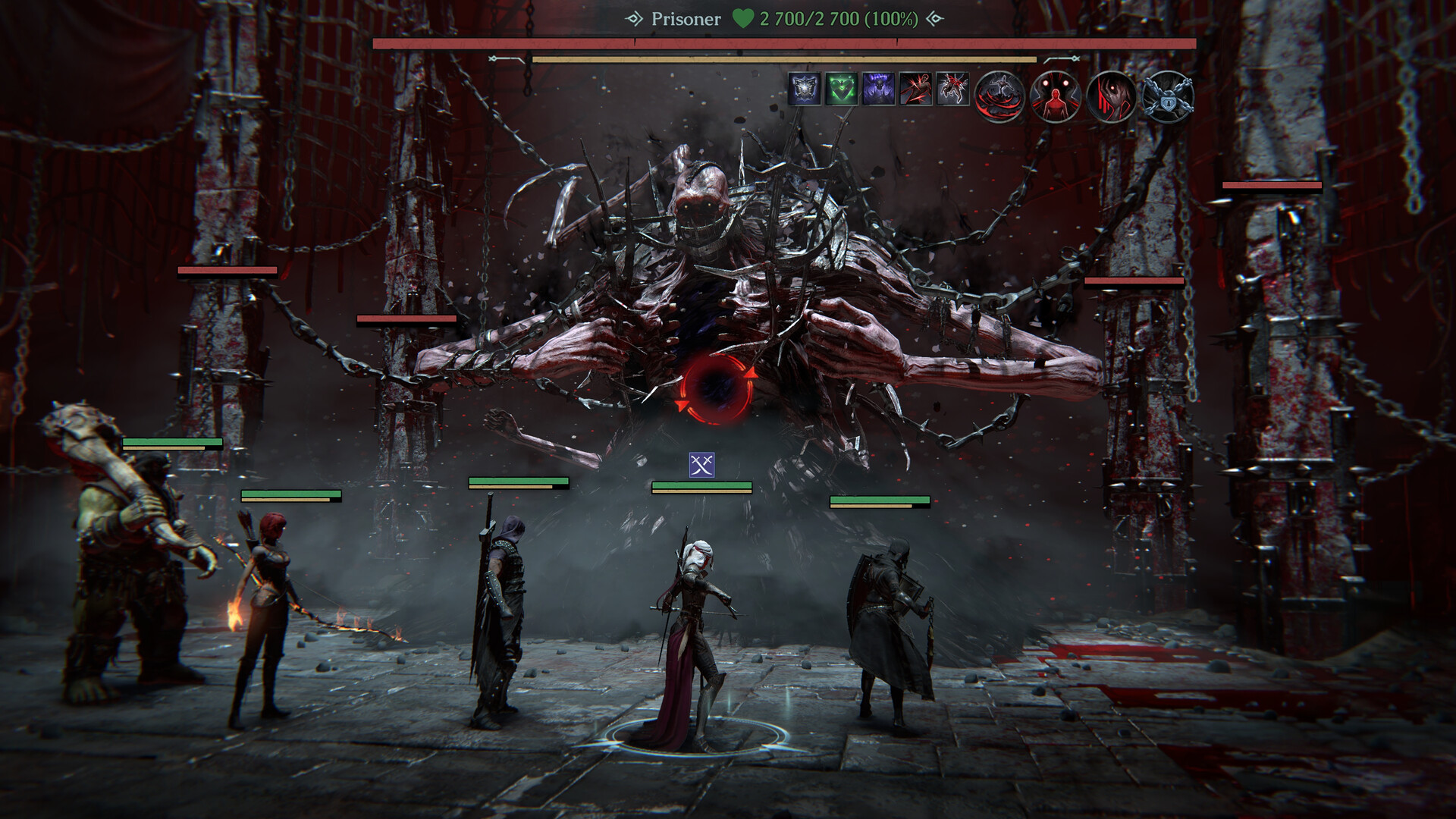Toggle the right arrow after the health percentage

point(936,17)
